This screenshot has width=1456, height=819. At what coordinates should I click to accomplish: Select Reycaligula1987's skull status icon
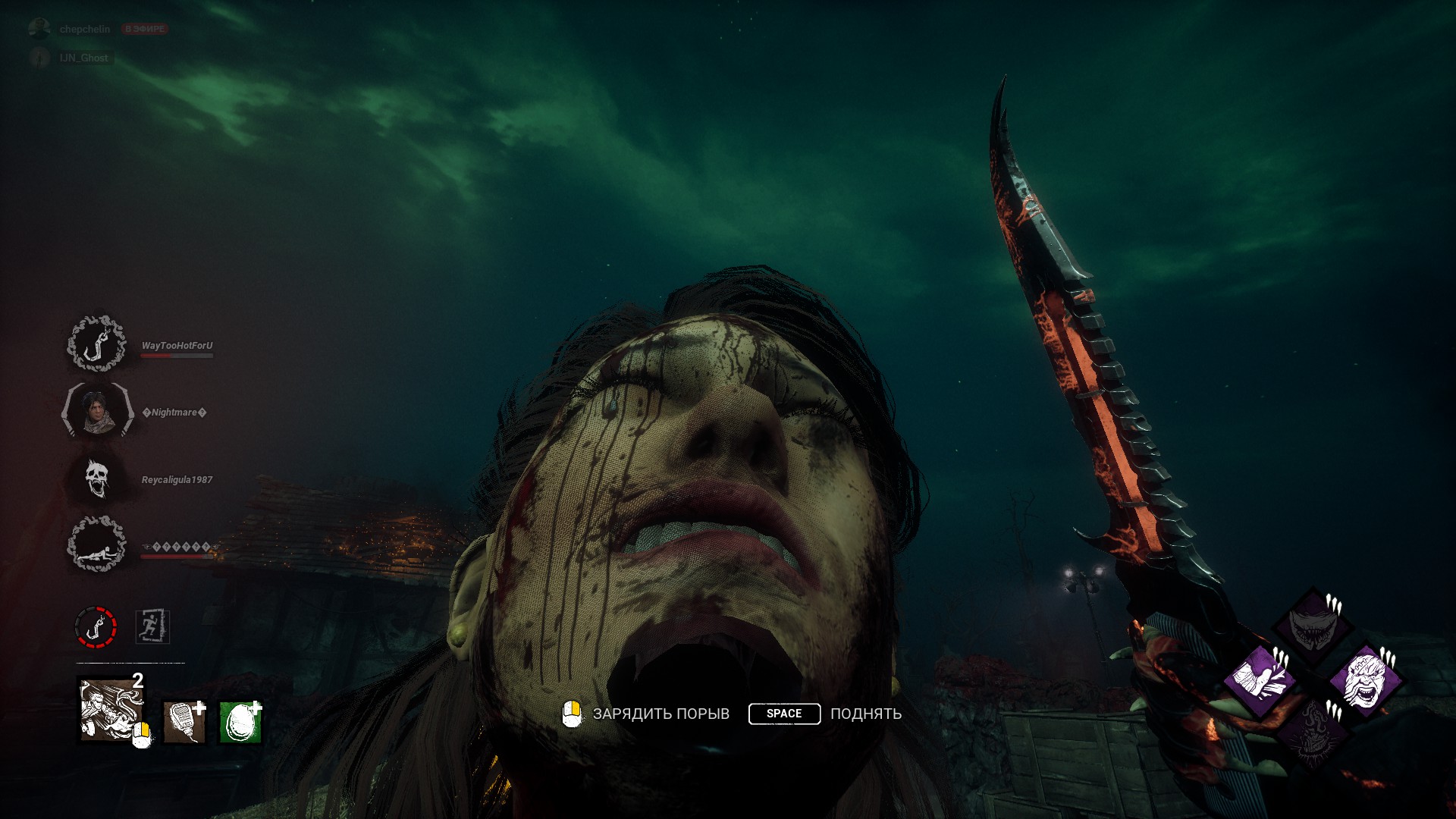click(x=96, y=479)
